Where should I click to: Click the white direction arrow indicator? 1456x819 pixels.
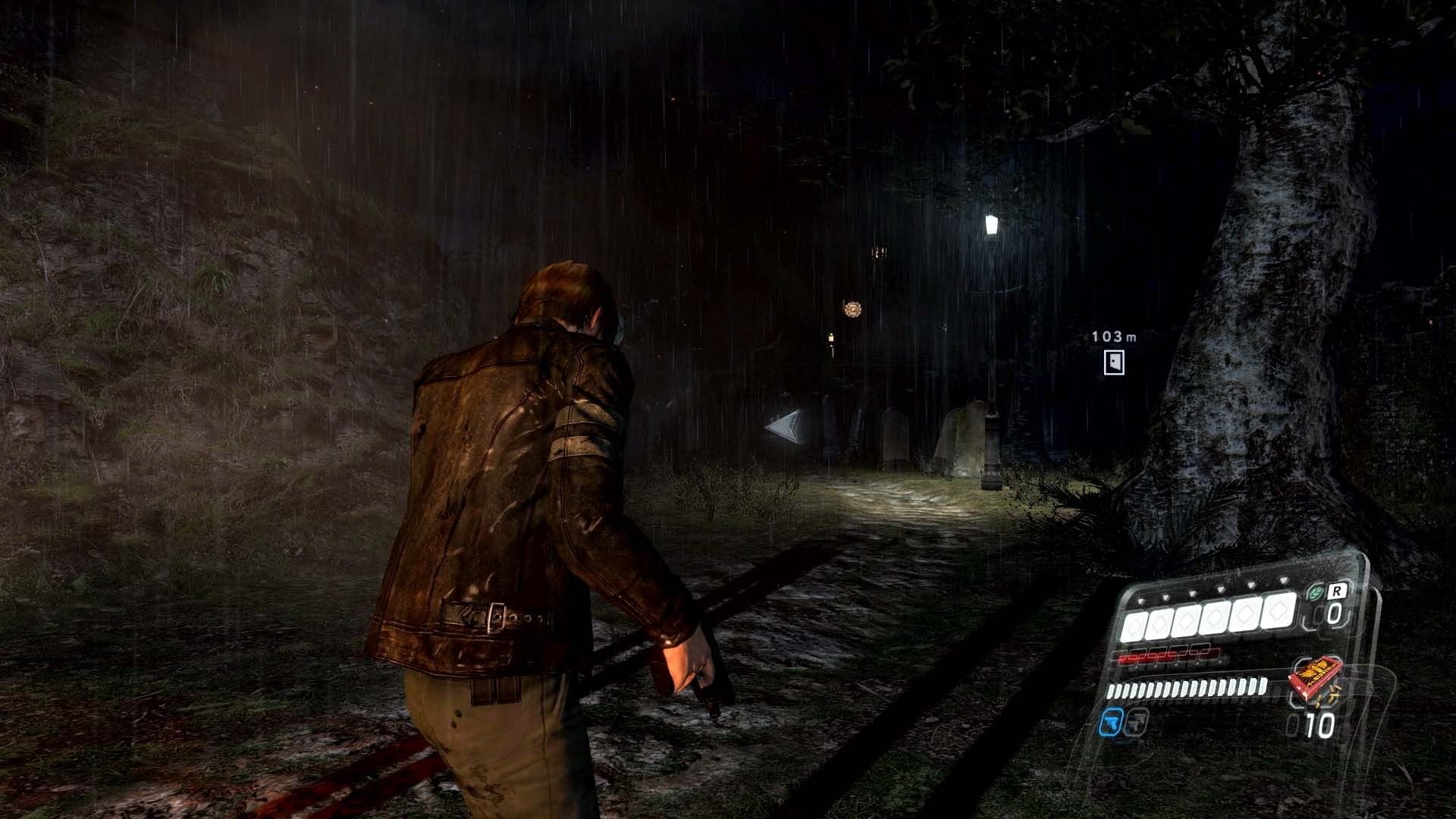pyautogui.click(x=785, y=426)
